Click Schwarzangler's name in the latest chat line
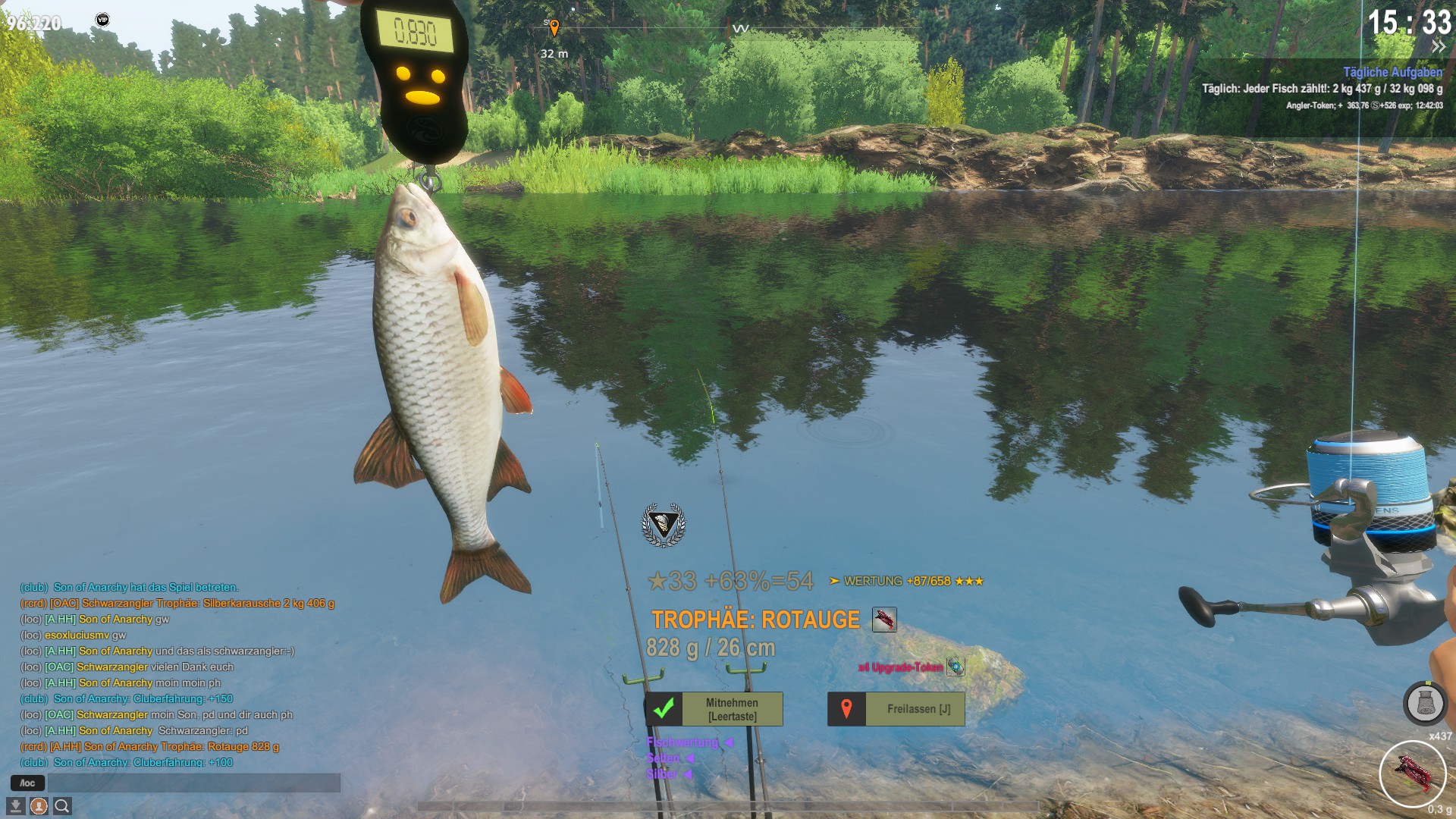1456x819 pixels. click(x=111, y=714)
